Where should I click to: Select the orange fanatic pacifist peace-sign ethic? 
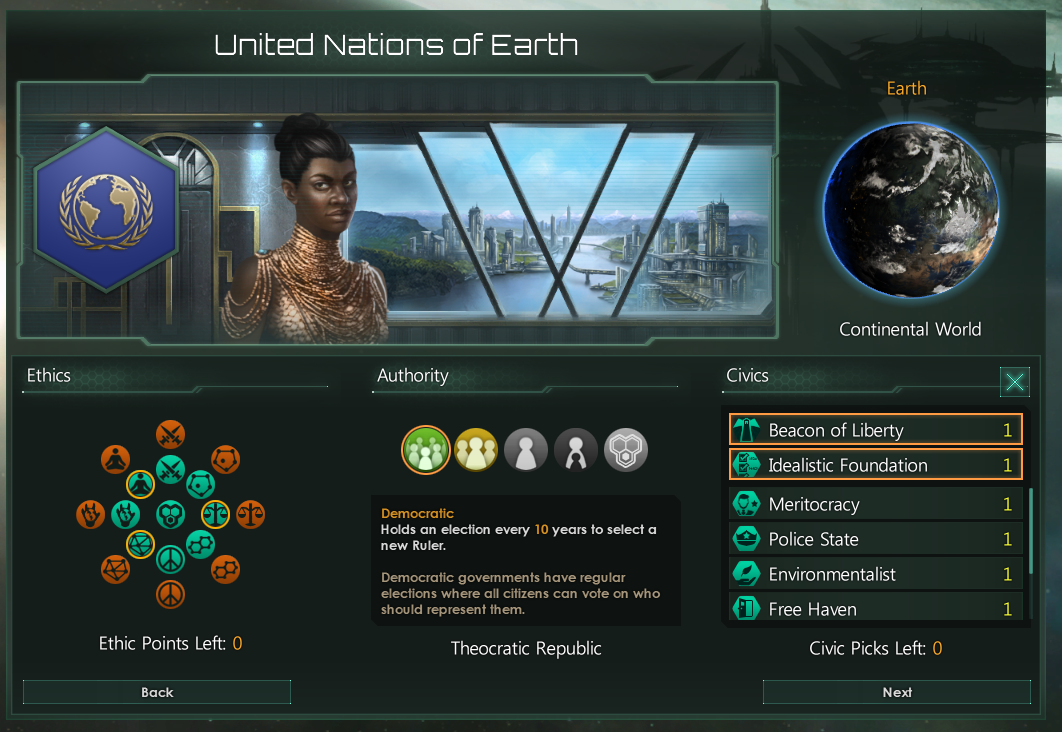tap(170, 594)
